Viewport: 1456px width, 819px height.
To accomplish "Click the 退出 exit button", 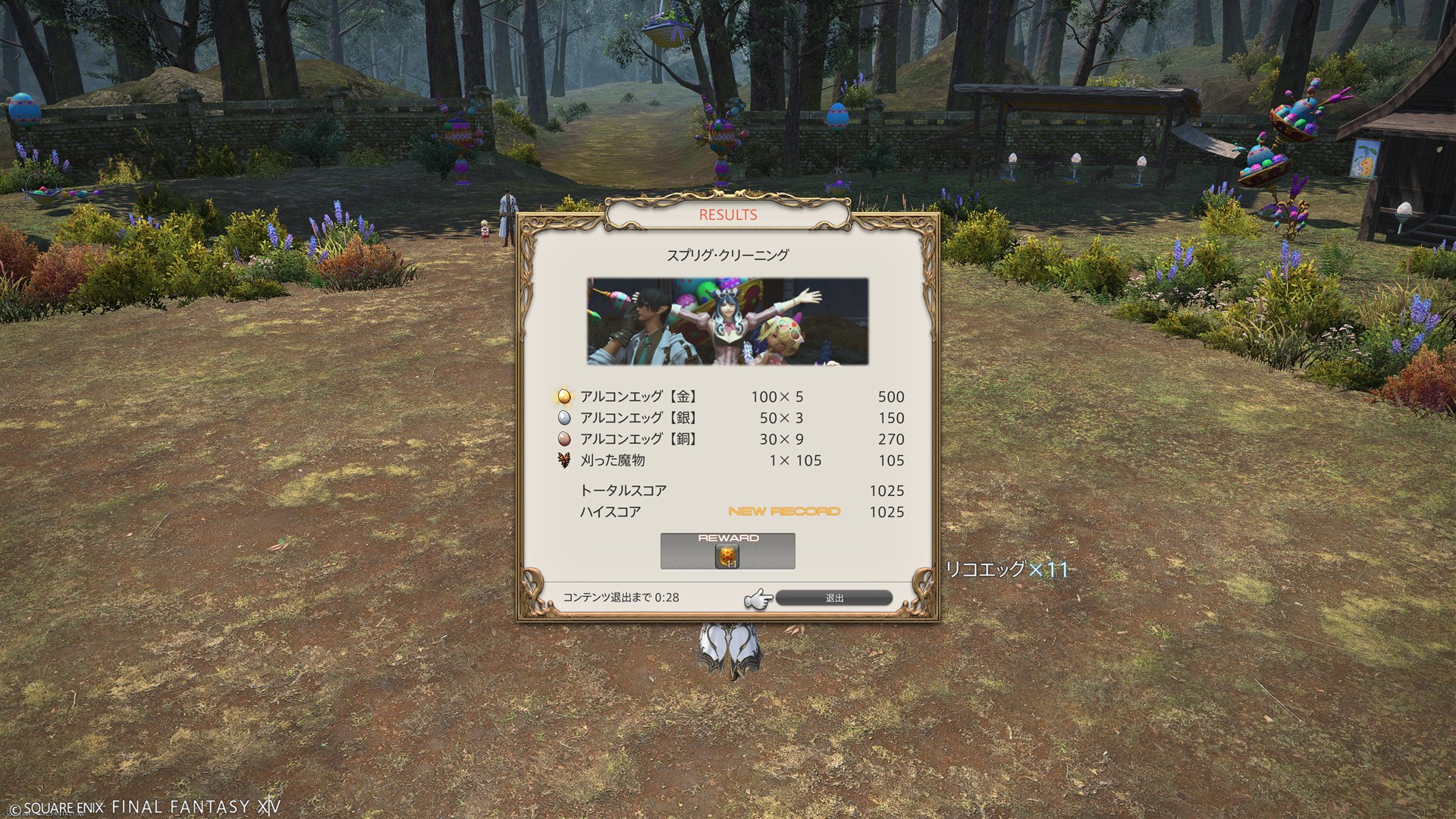I will (834, 598).
